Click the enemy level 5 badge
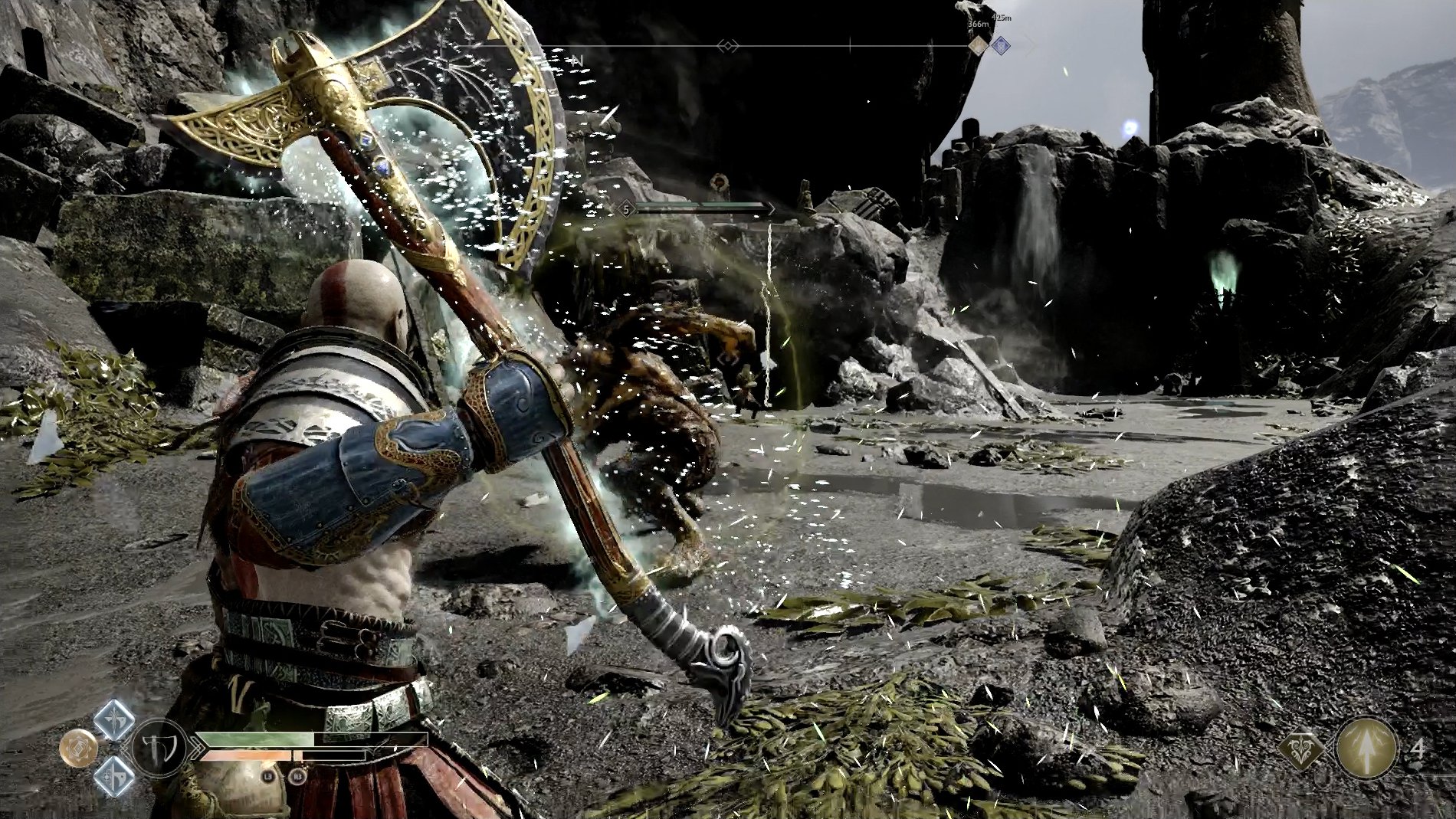This screenshot has height=819, width=1456. pos(625,208)
